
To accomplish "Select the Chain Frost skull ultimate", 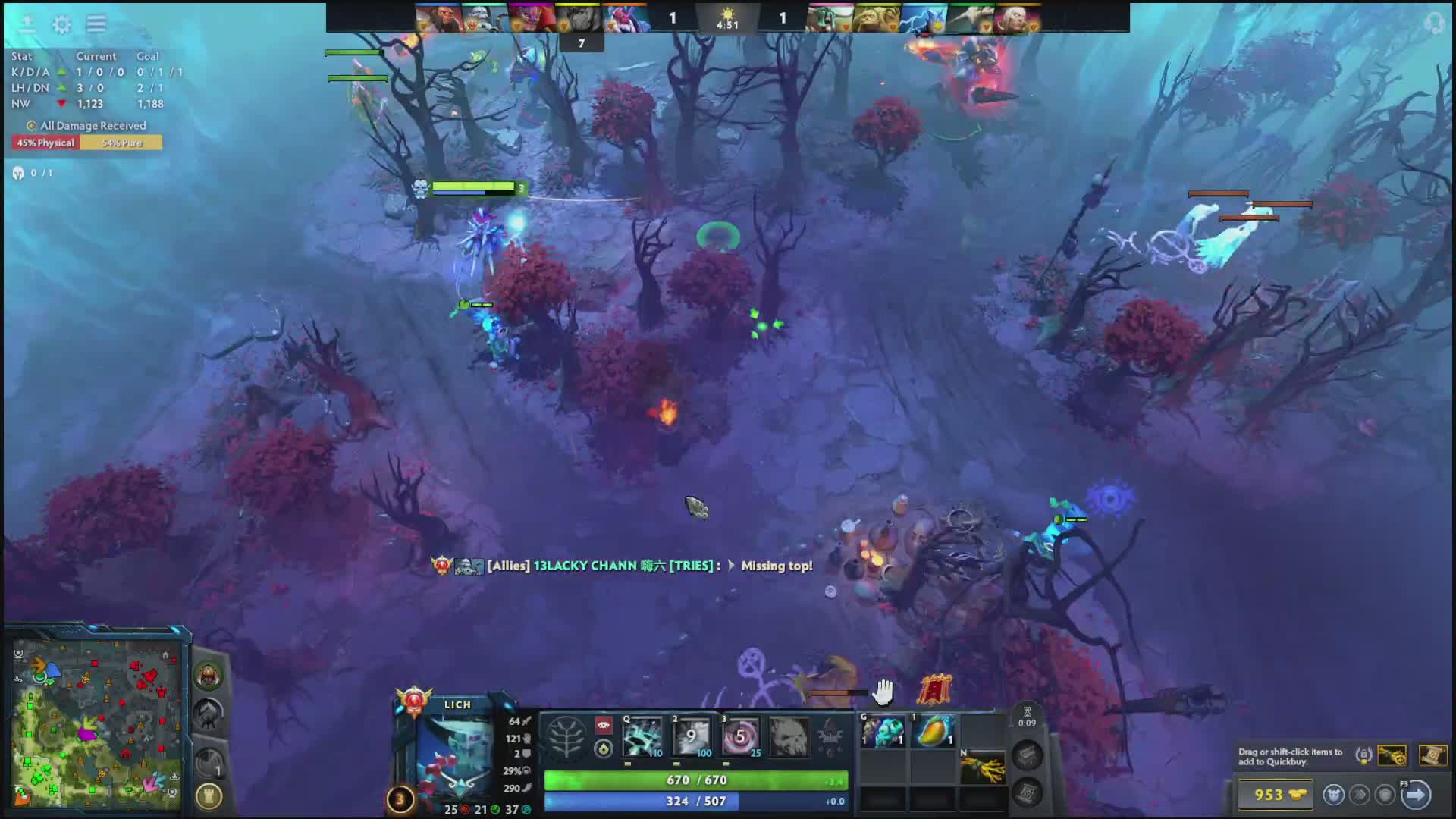I will coord(789,736).
